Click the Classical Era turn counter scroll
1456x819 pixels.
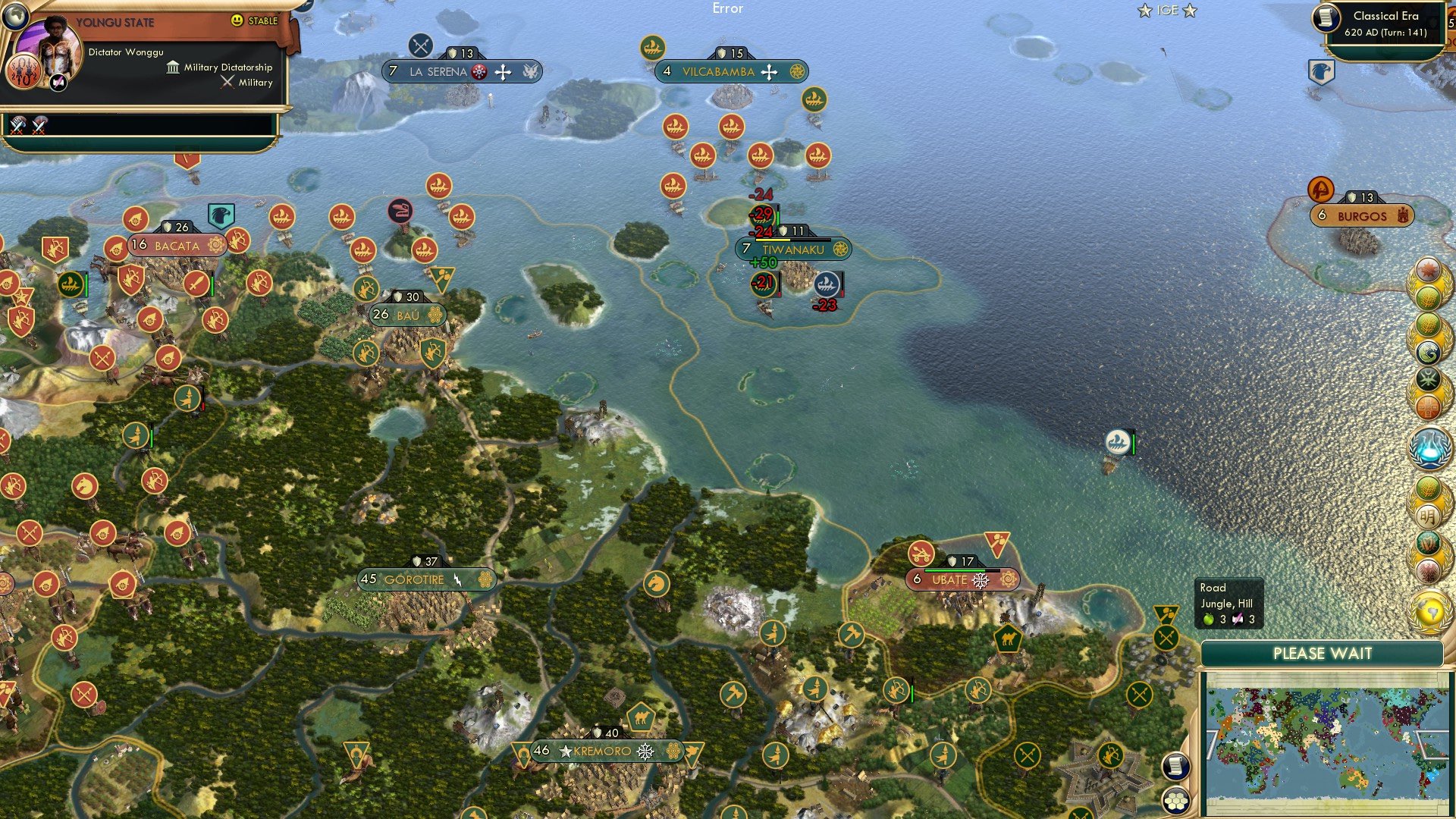(1386, 22)
